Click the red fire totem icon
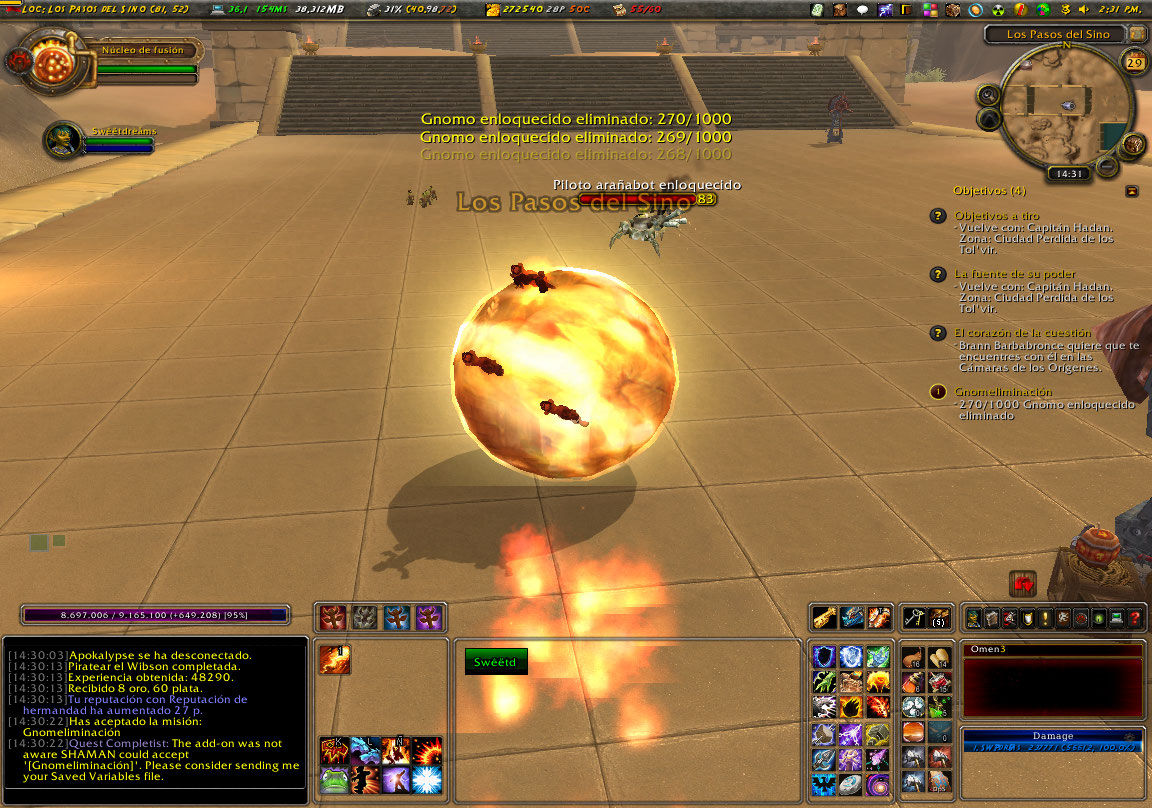1152x808 pixels. (334, 617)
